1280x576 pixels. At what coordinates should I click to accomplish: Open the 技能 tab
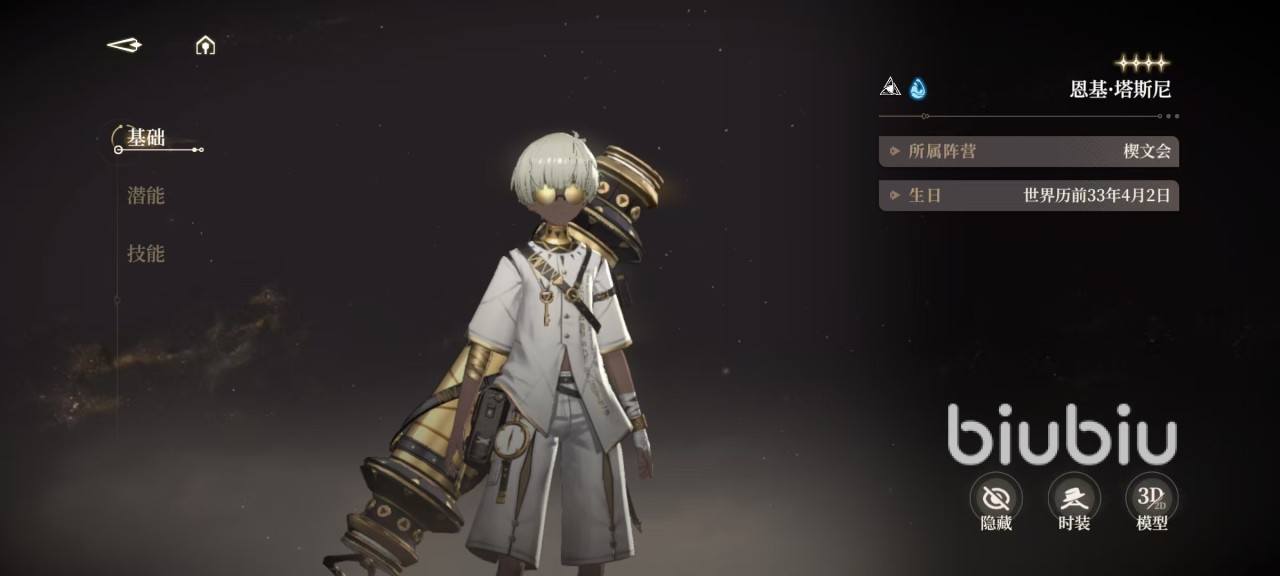pos(146,254)
